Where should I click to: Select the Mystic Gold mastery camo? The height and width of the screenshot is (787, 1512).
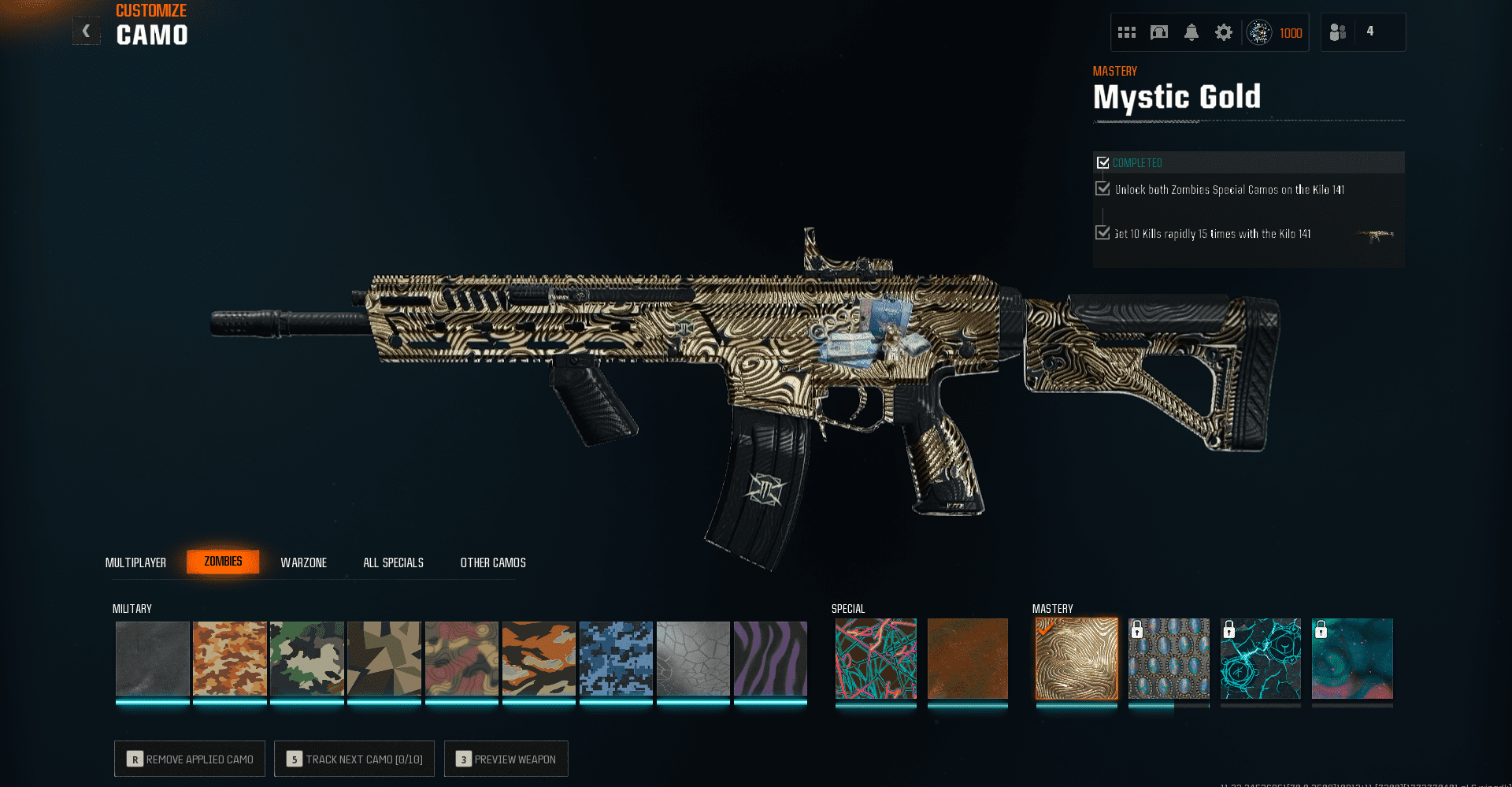pos(1077,659)
